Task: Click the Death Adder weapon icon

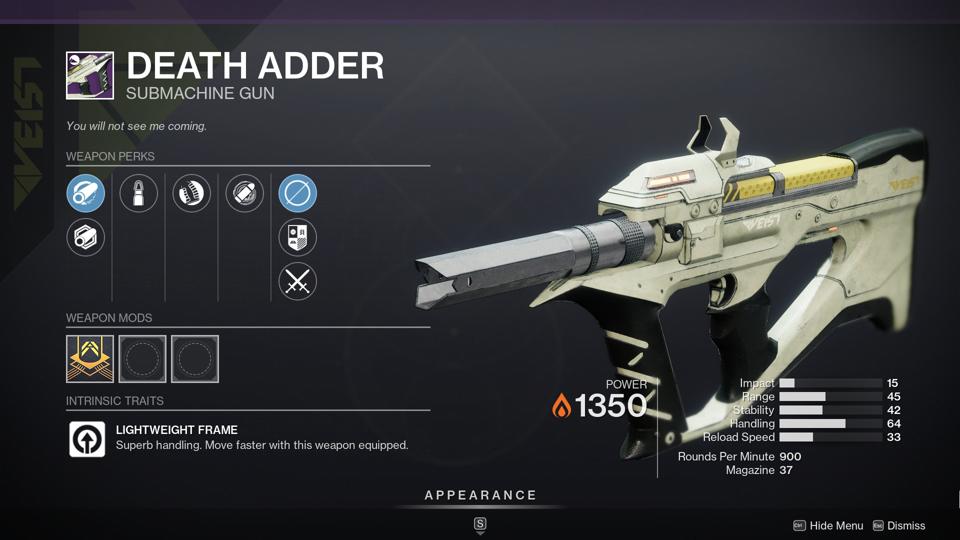Action: 90,75
